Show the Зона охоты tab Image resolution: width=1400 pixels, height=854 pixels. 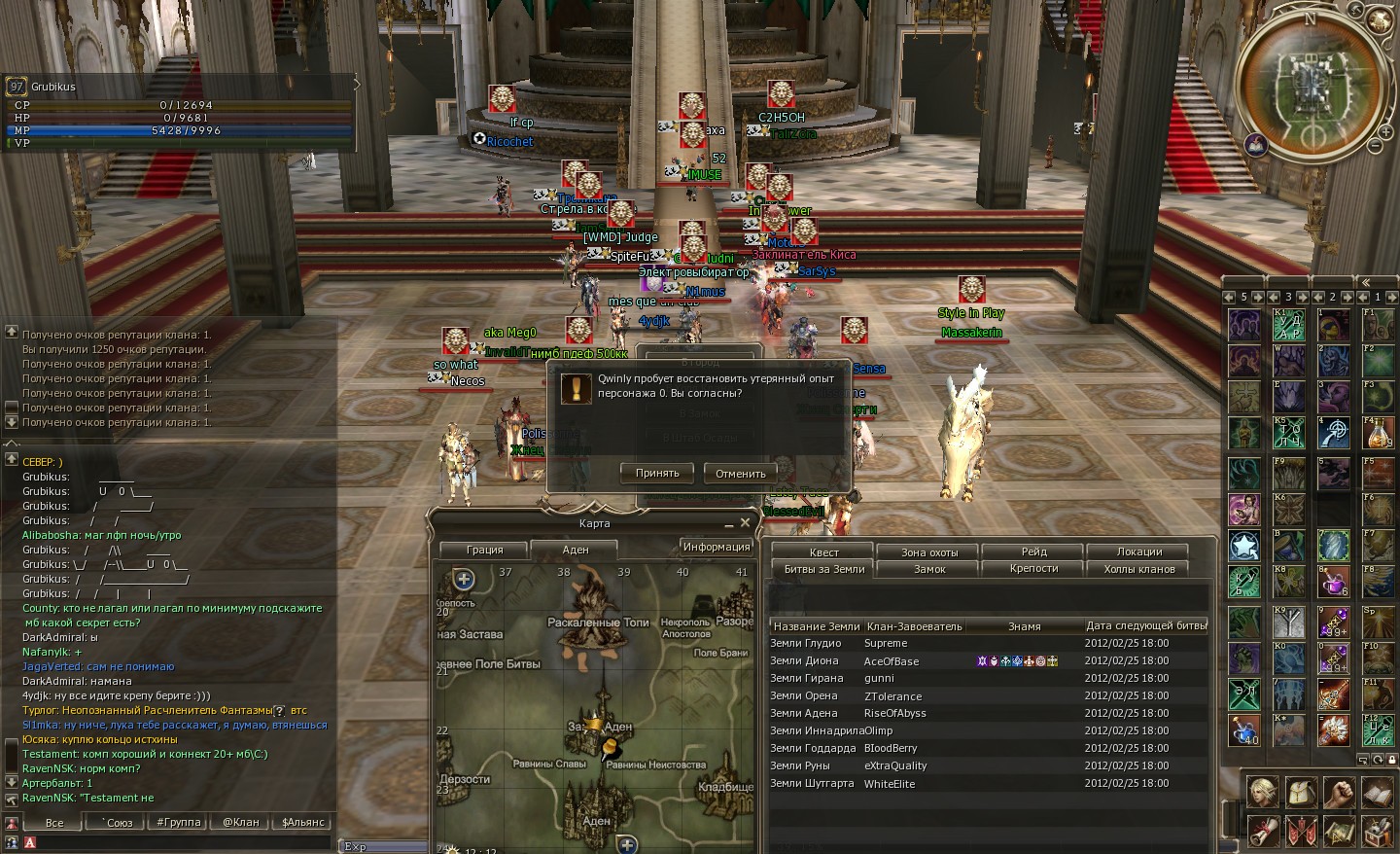coord(929,552)
